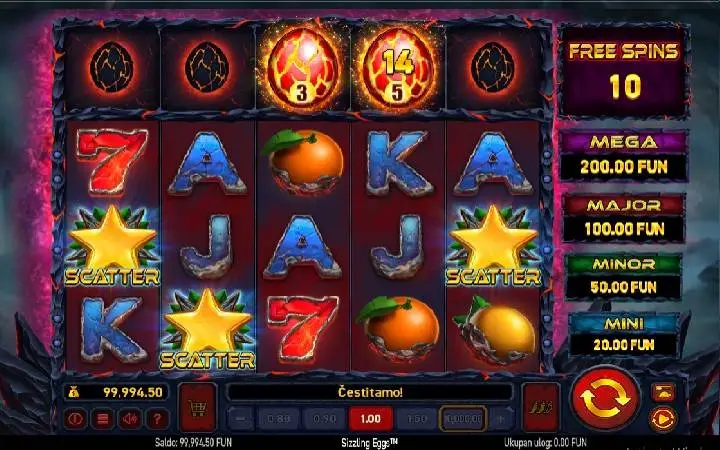
Task: Increase the bet with the plus button
Action: (x=501, y=418)
